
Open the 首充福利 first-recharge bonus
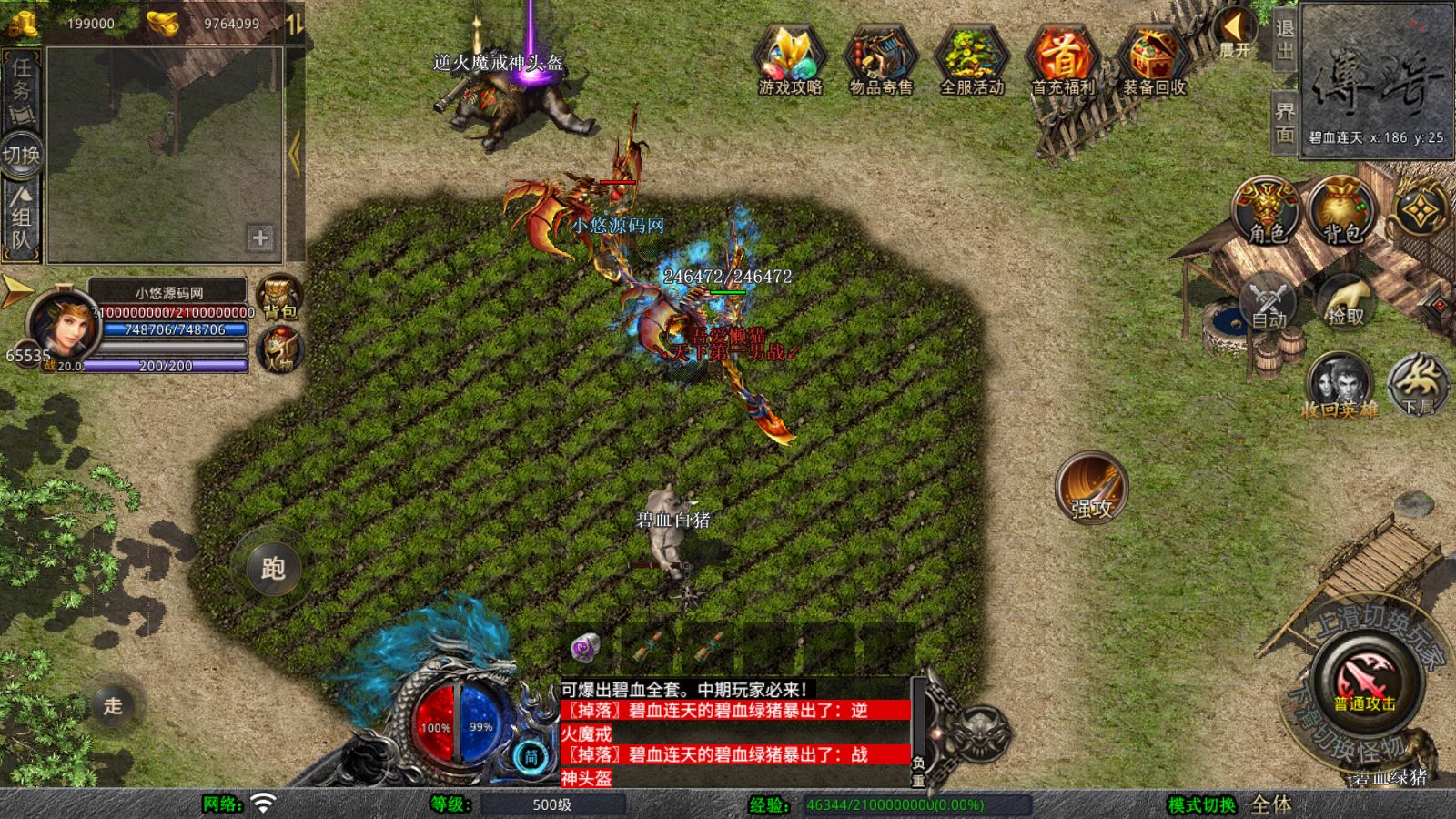[1063, 59]
